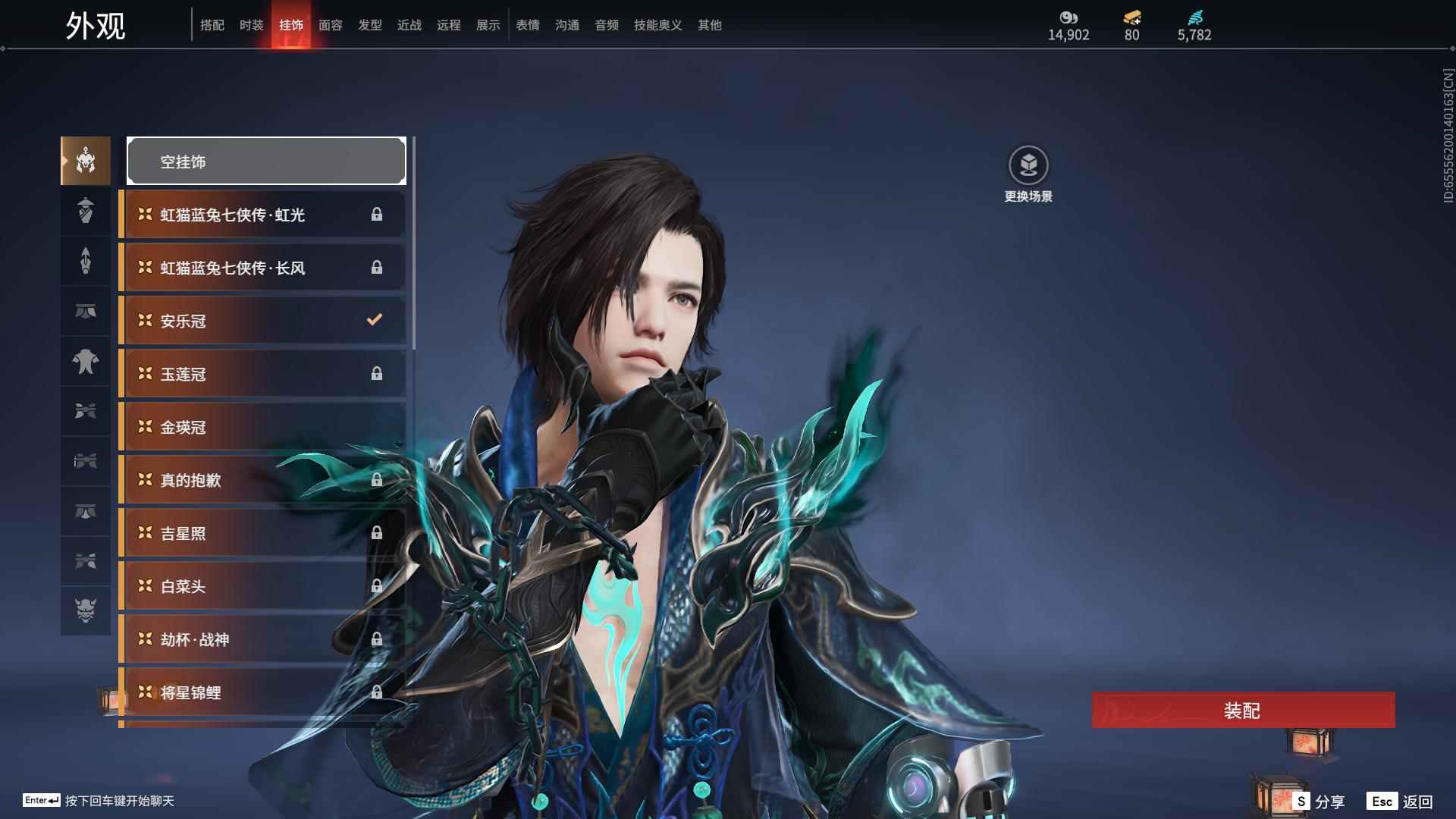The width and height of the screenshot is (1456, 819).
Task: Open the 近战 weapon tab
Action: pos(409,25)
